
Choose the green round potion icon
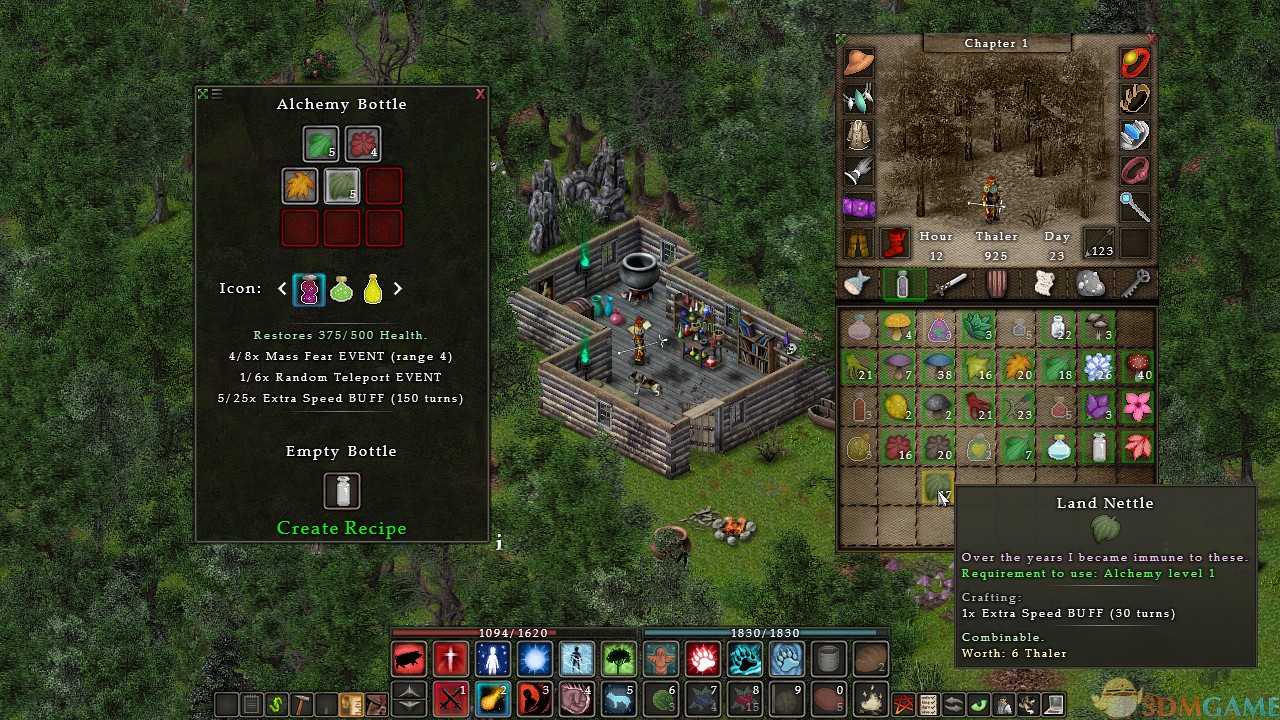click(341, 289)
